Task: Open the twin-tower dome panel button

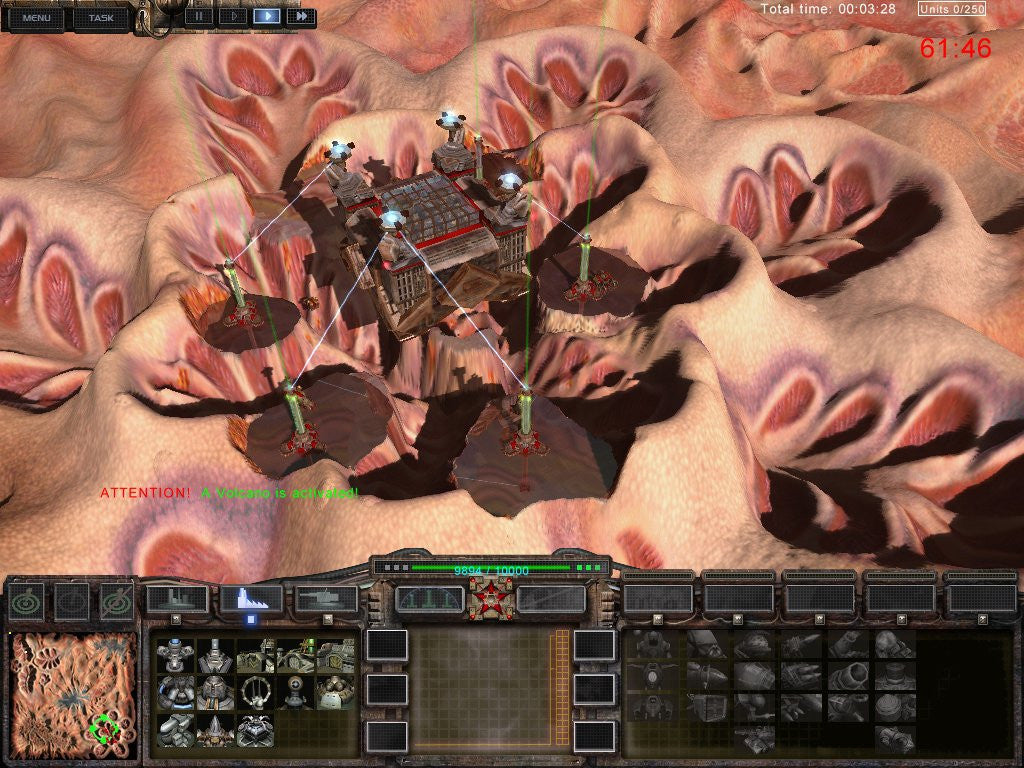Action: click(x=430, y=599)
